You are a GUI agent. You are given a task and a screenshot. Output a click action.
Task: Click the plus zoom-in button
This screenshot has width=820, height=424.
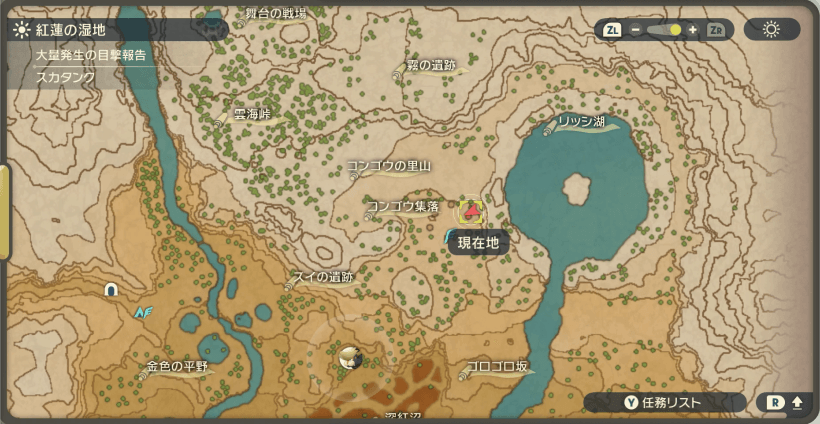[693, 30]
